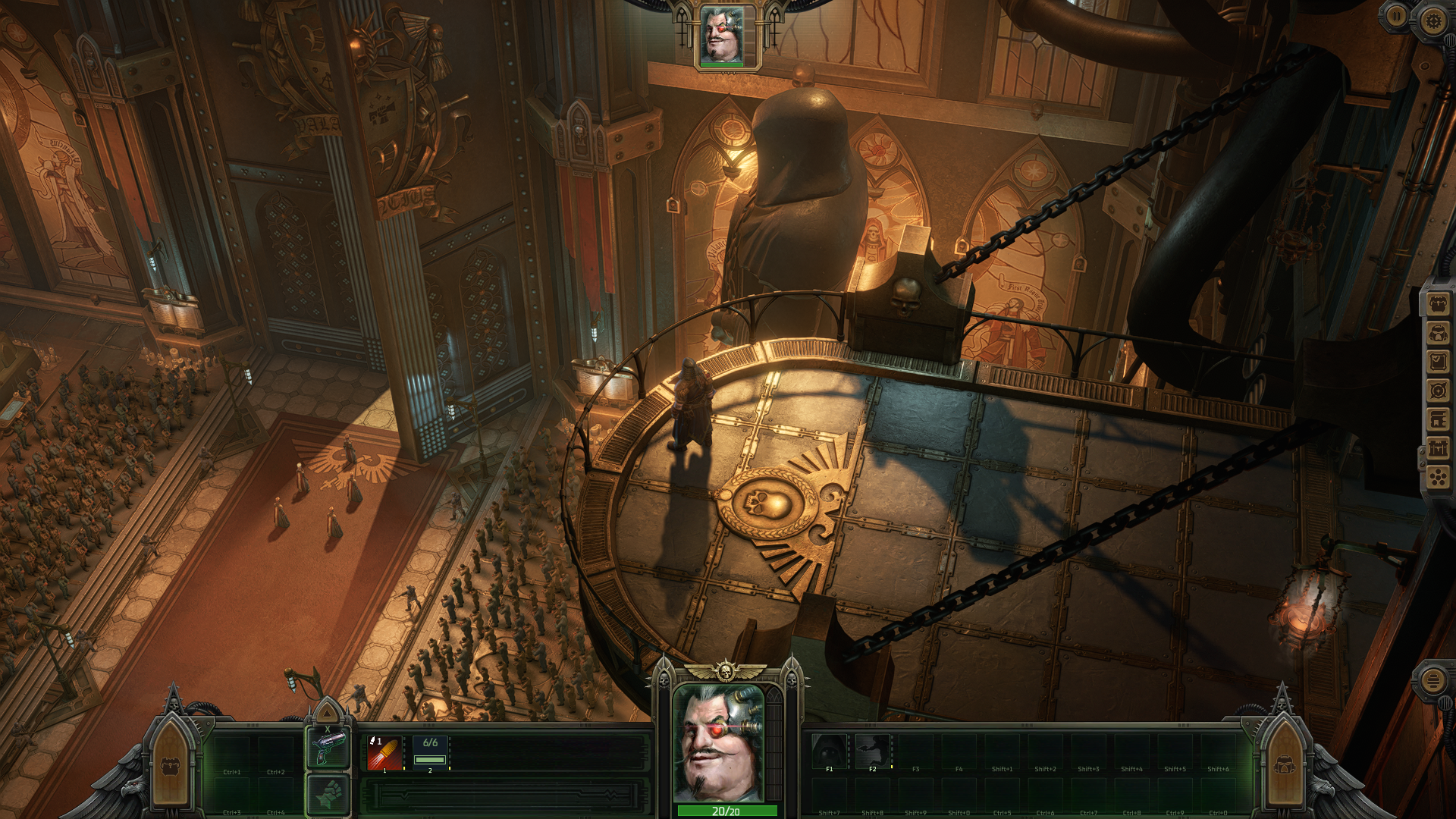The width and height of the screenshot is (1456, 819).
Task: Open the helmet character sheet side icon
Action: [1439, 334]
